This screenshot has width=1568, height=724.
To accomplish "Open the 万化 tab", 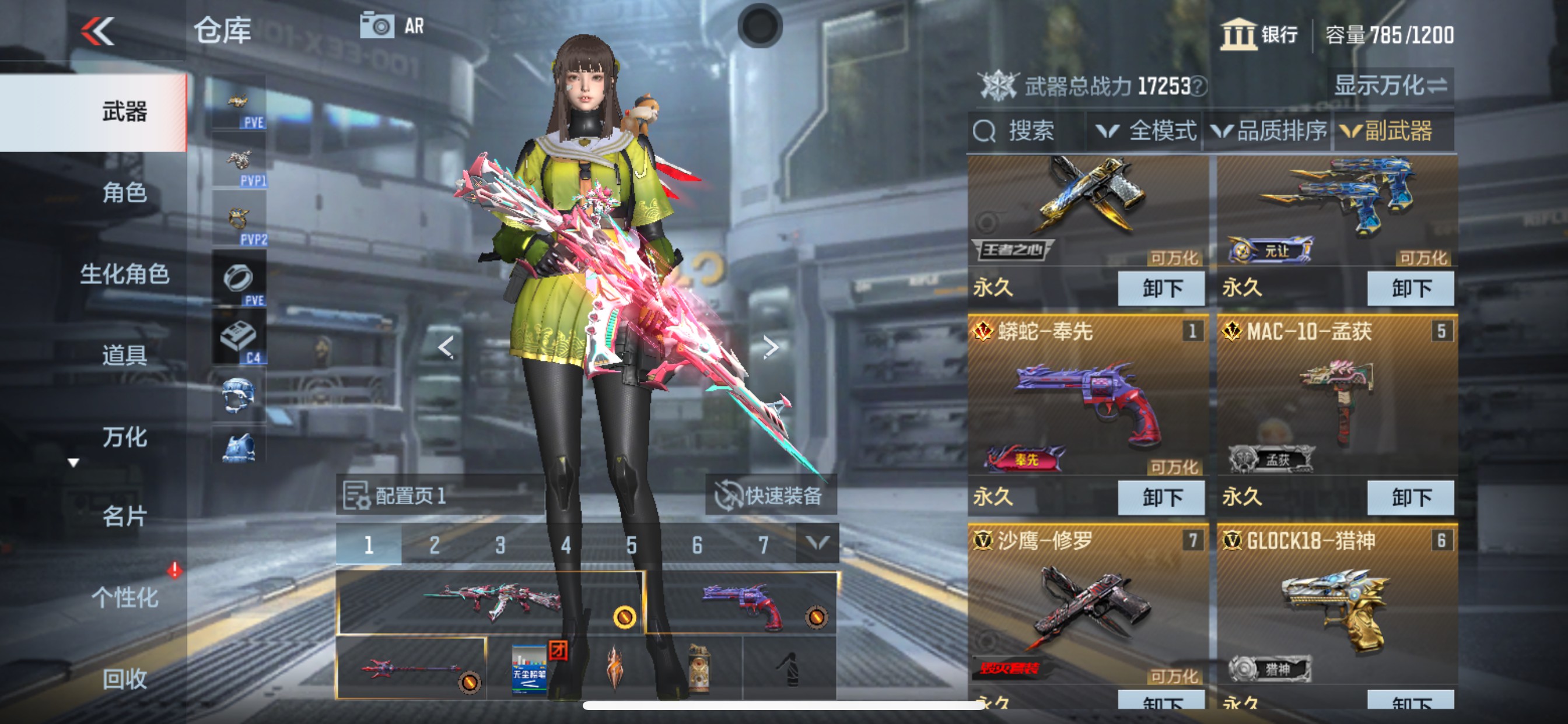I will coord(124,437).
